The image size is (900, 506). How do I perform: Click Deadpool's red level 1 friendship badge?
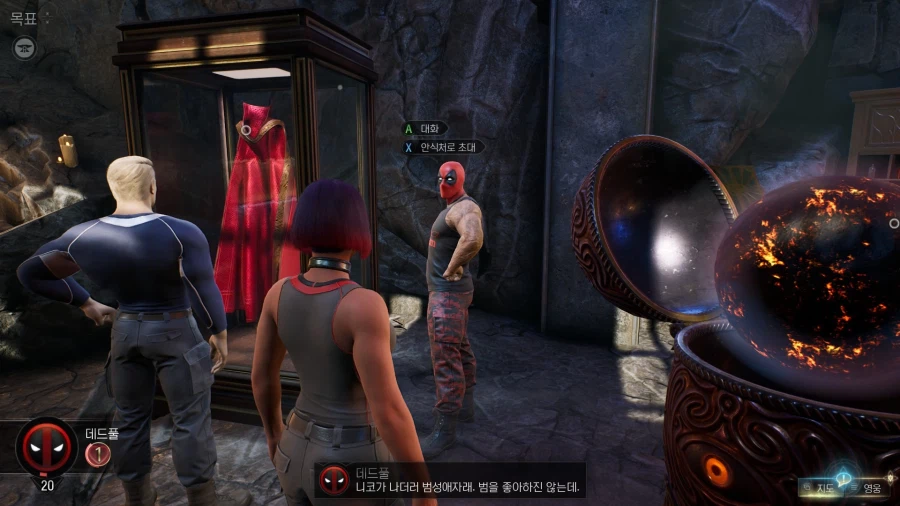[x=97, y=455]
